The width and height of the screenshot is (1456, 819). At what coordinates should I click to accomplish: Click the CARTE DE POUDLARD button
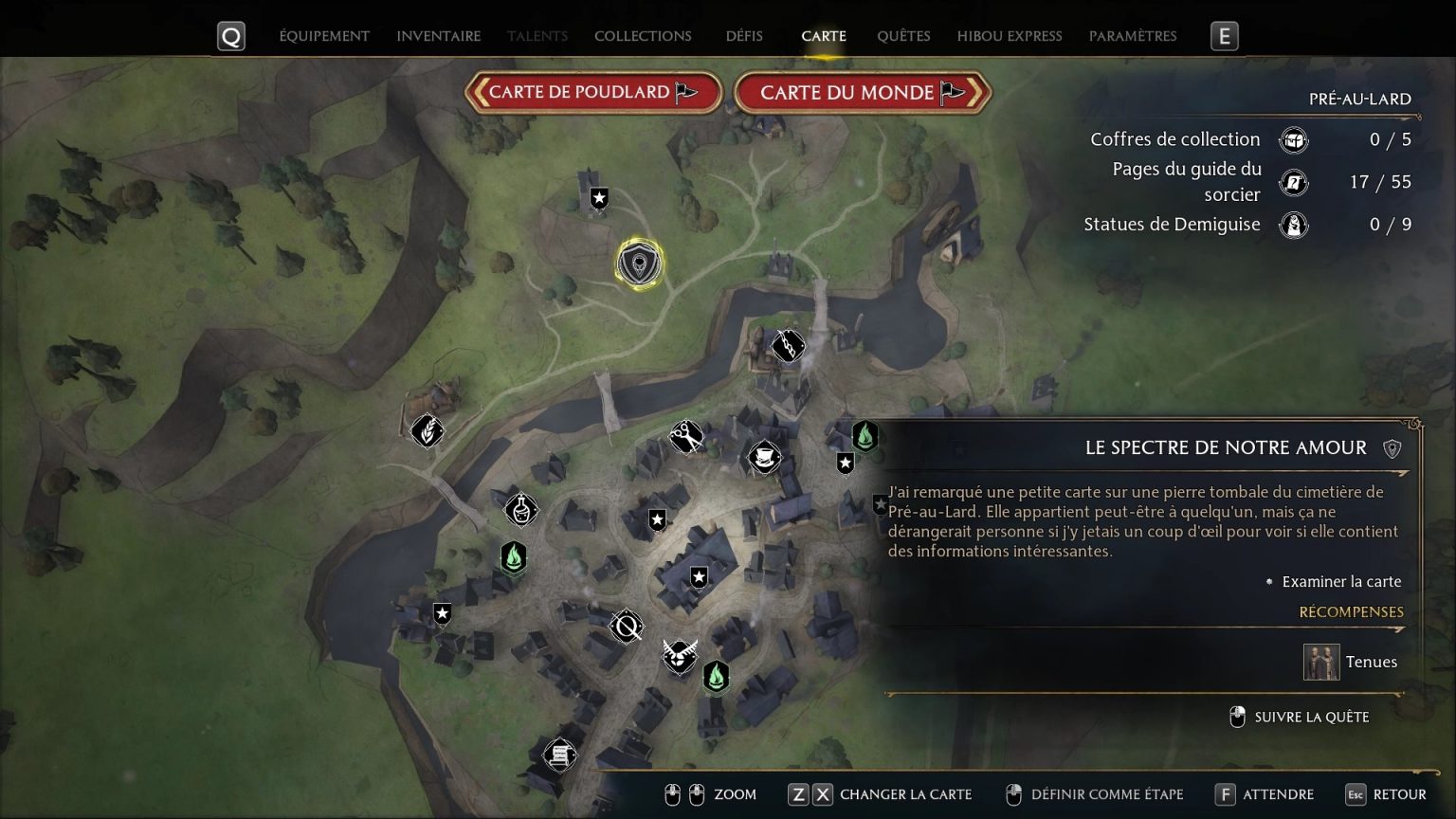click(x=592, y=93)
